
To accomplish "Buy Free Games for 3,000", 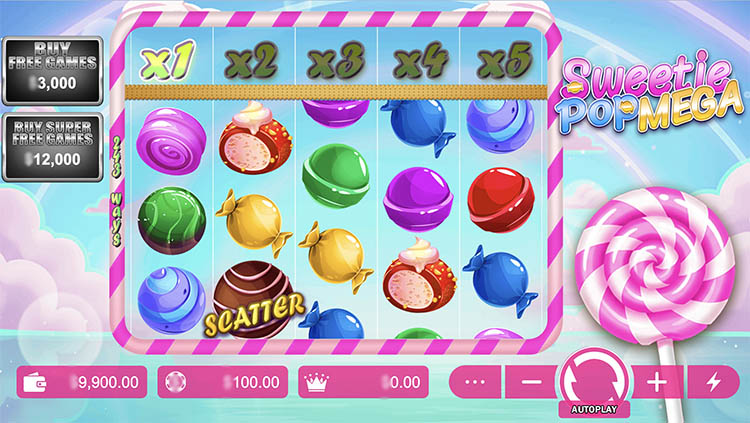I will tap(51, 69).
